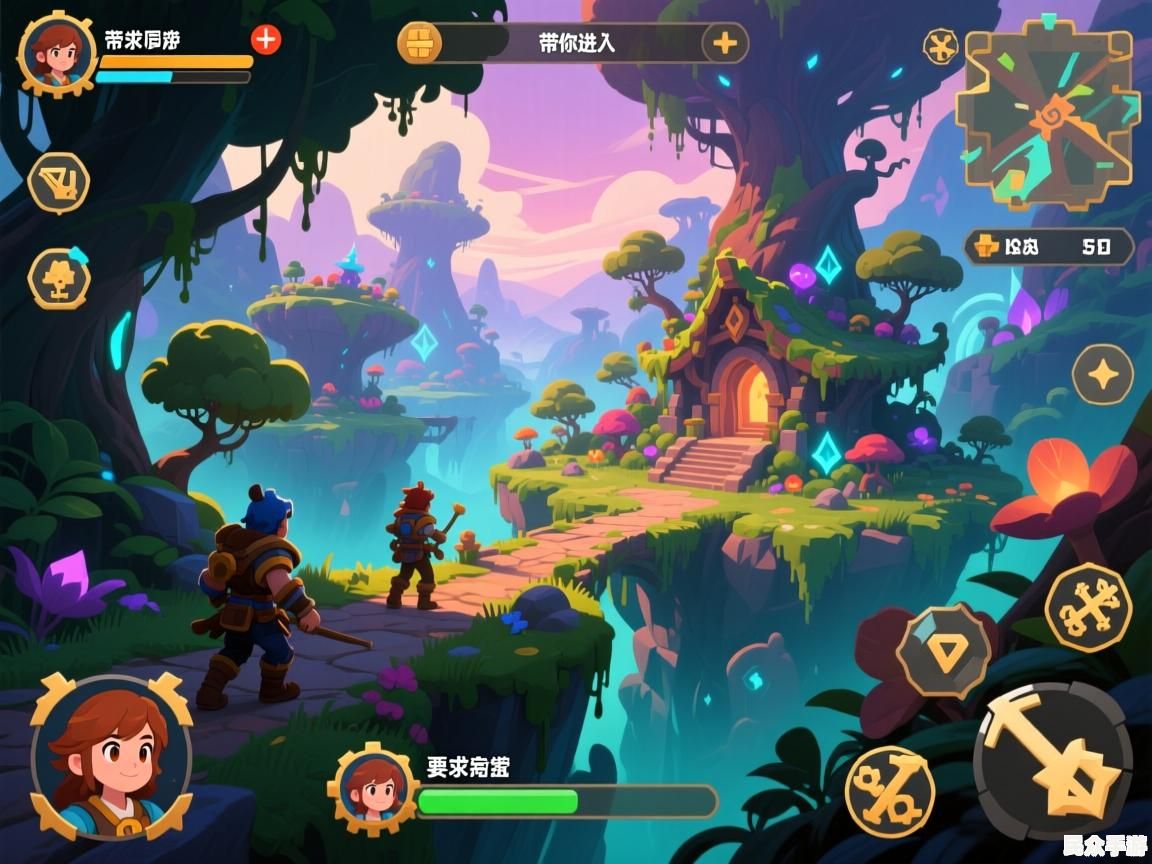Tap the plus button on the top center bar
1152x864 pixels.
point(725,43)
